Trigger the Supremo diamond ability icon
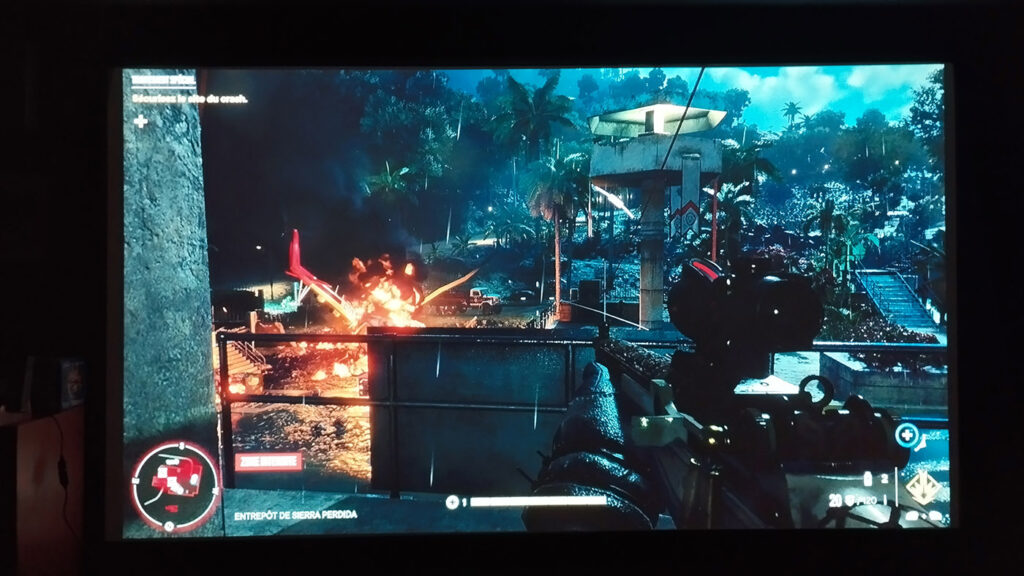1024x576 pixels. coord(922,489)
